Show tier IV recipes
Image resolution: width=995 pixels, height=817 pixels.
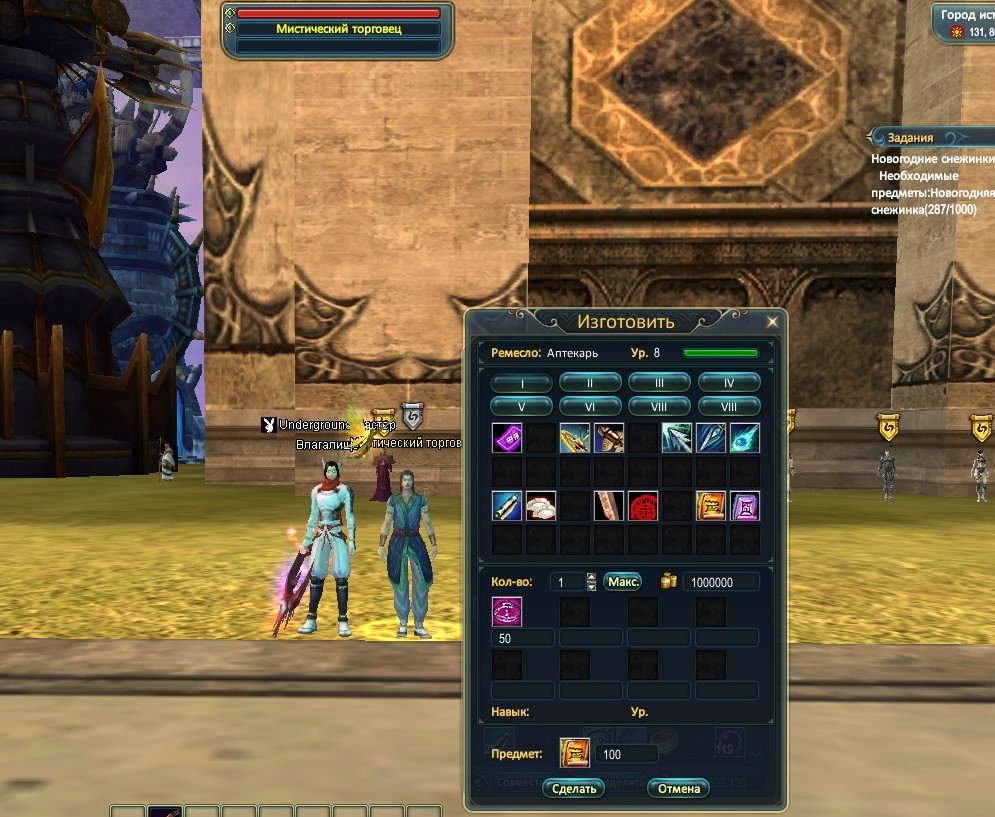click(x=729, y=383)
